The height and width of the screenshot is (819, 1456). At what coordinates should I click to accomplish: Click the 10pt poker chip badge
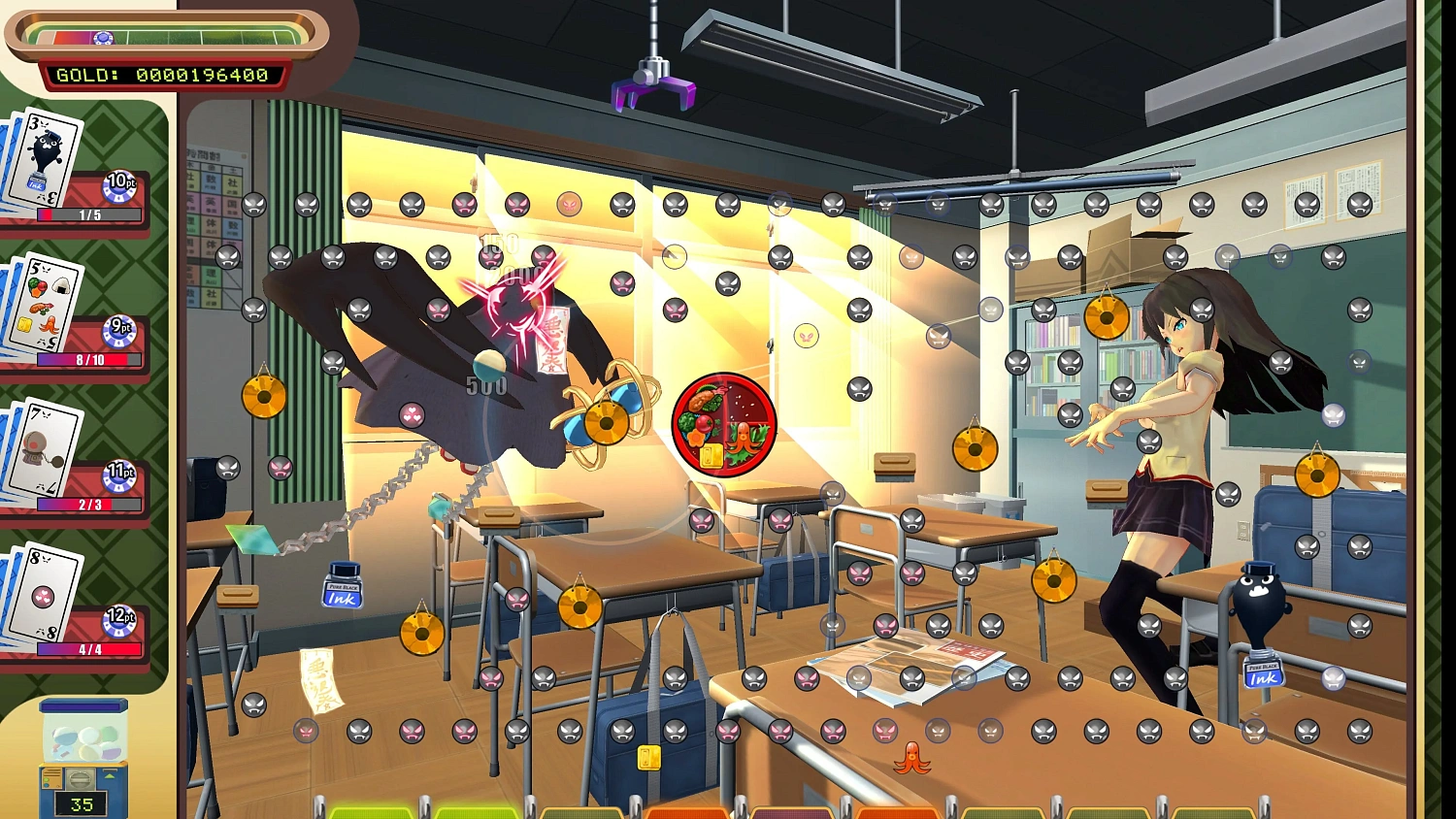[x=118, y=182]
